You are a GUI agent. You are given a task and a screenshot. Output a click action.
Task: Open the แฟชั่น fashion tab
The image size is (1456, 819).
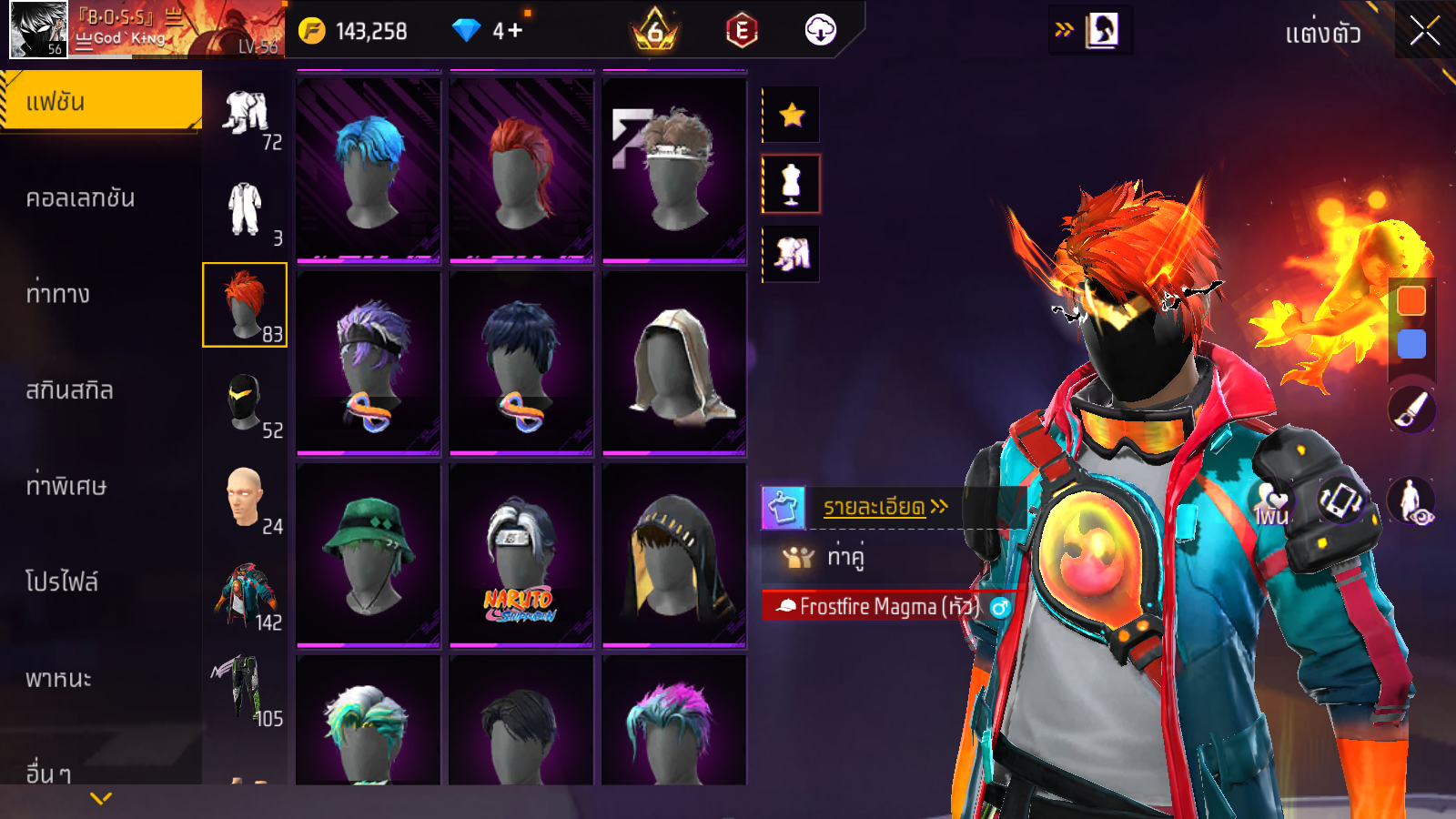click(100, 101)
